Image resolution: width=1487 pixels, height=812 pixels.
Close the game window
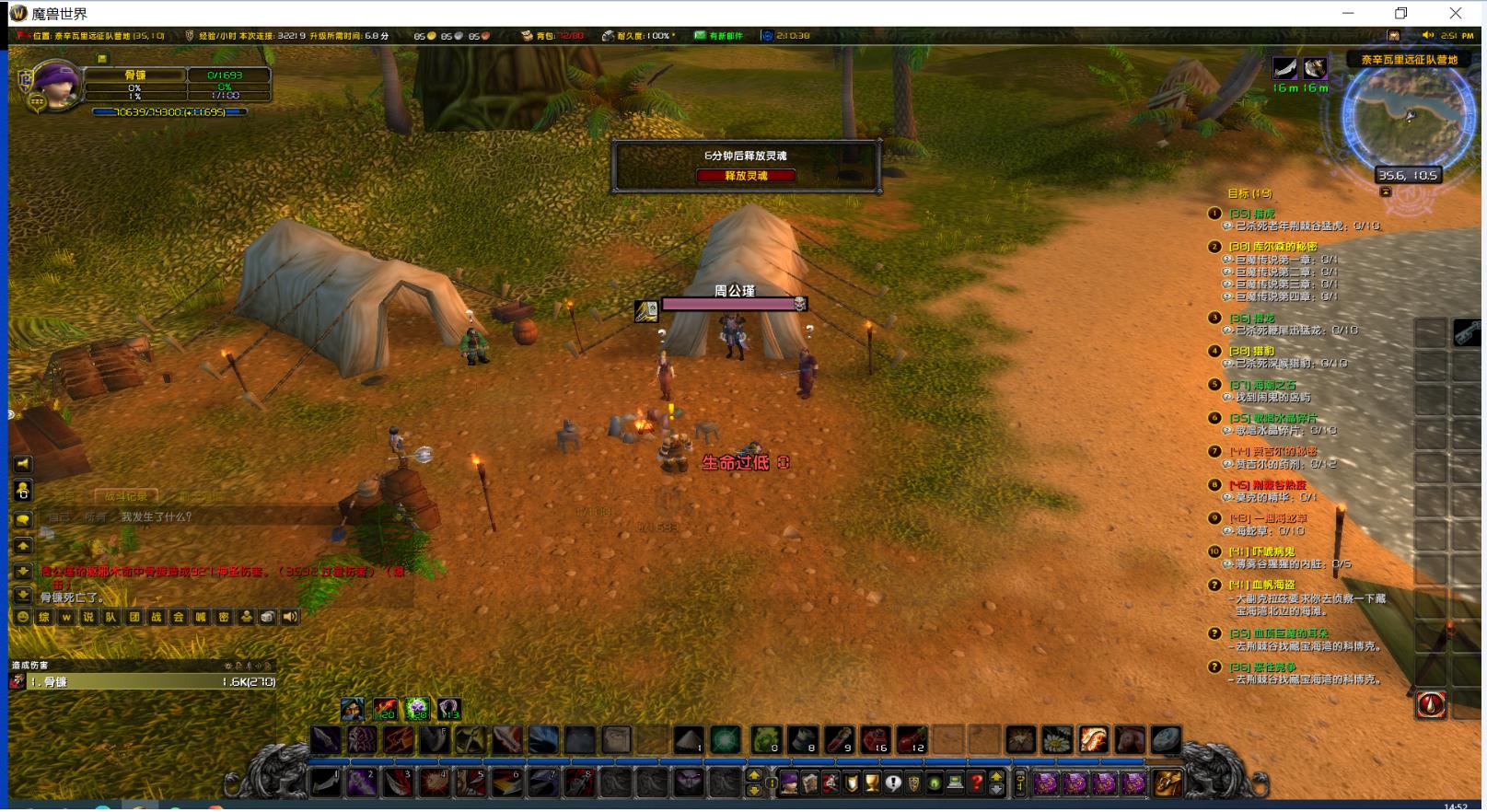click(1455, 13)
